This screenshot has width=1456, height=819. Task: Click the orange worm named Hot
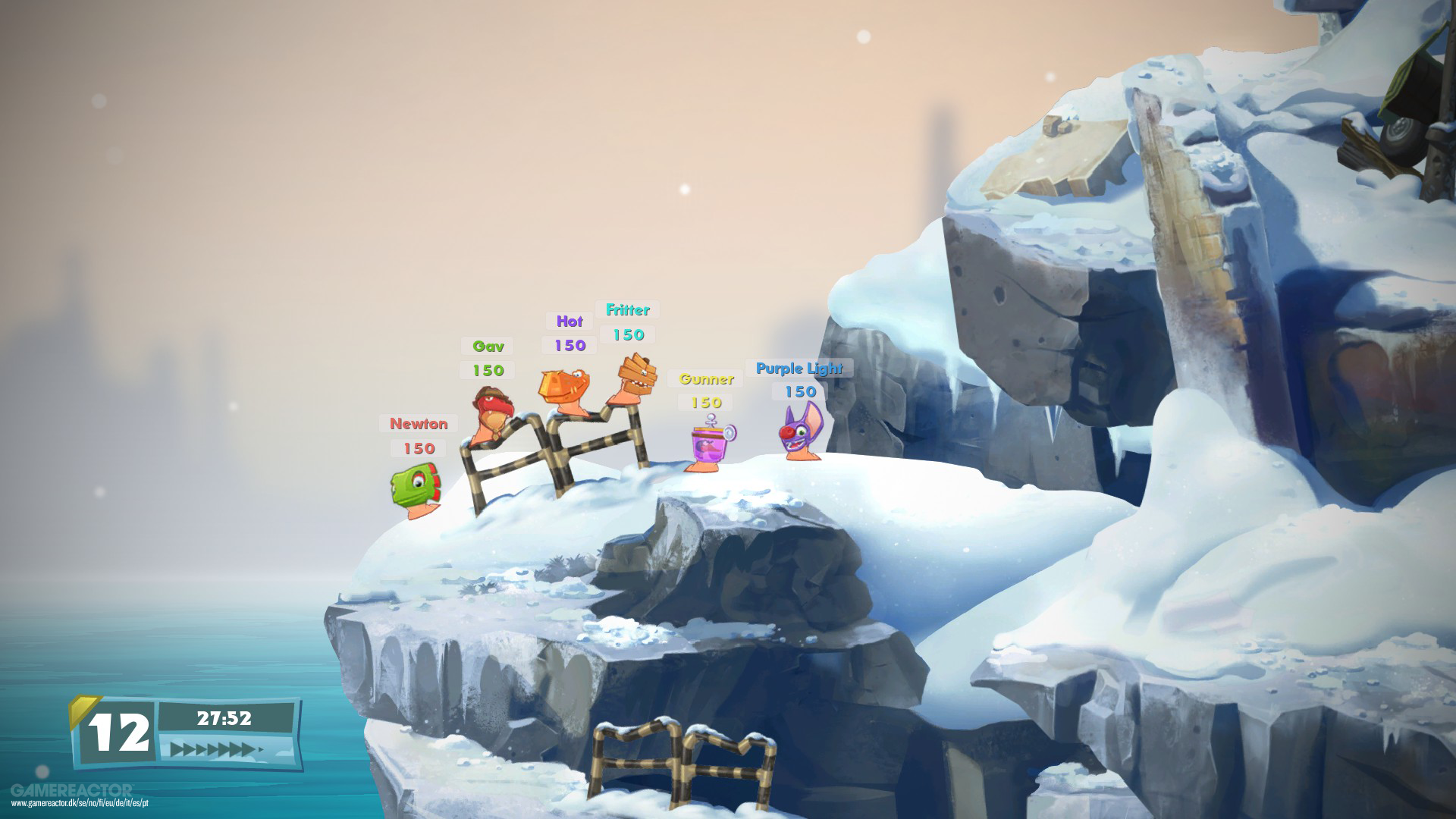pos(565,387)
